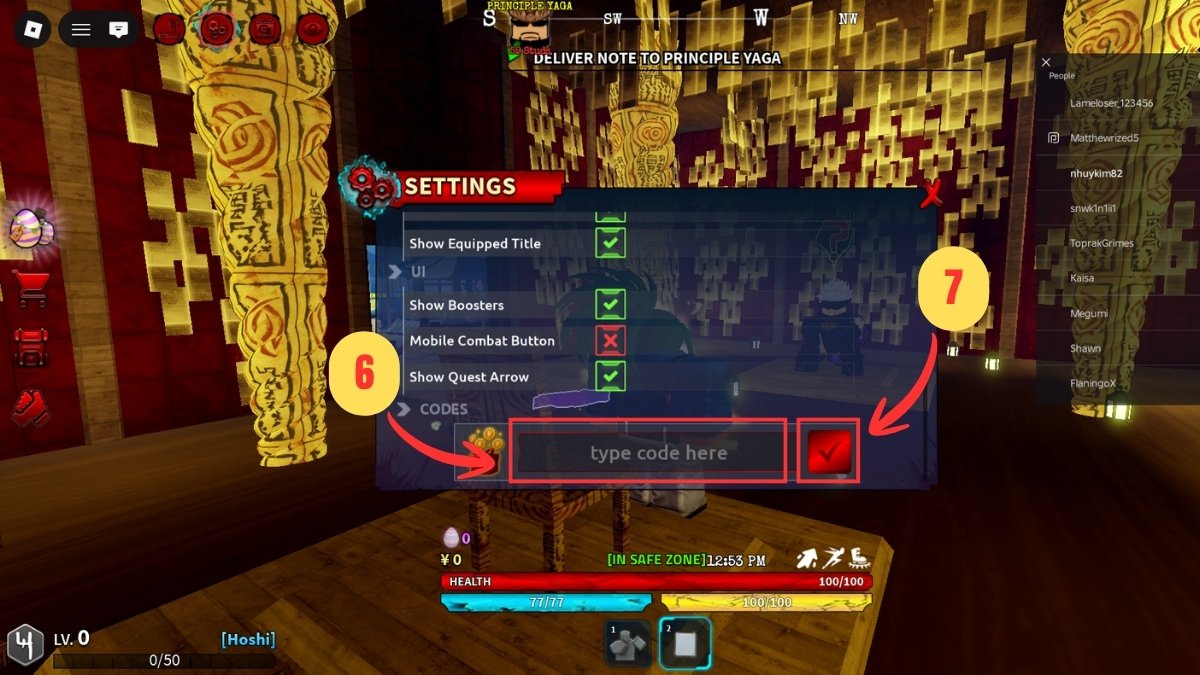Open the shop cart icon
The height and width of the screenshot is (675, 1200).
[30, 289]
